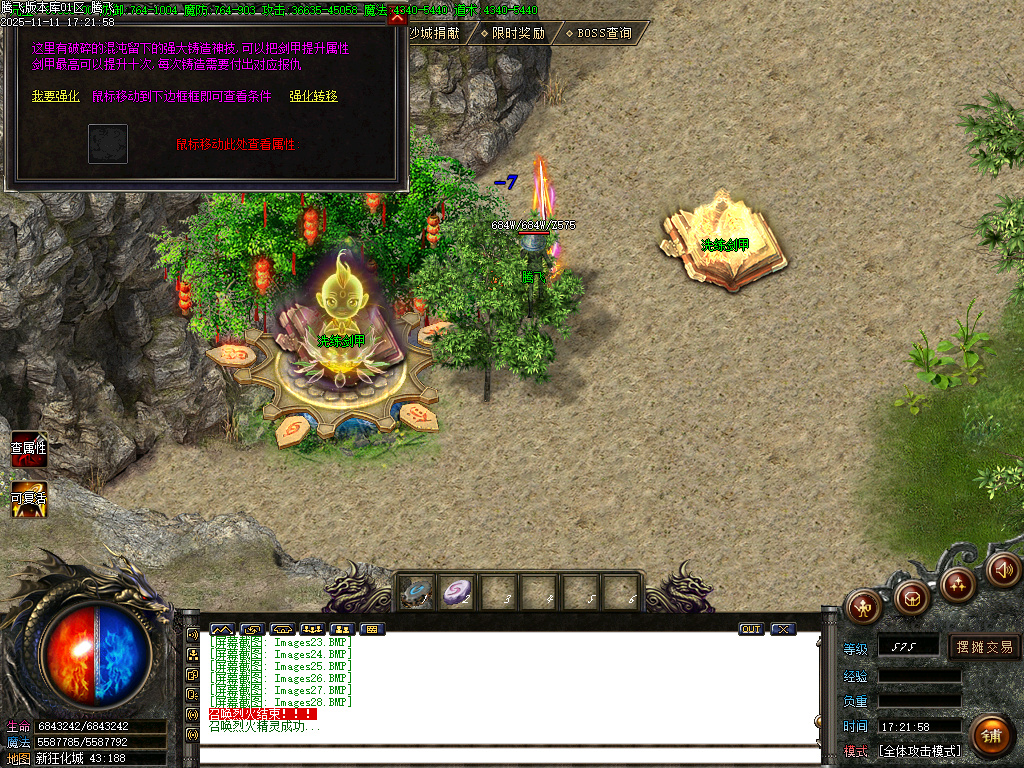
Task: Use the blue ring item in hotbar slot 1
Action: [x=416, y=593]
